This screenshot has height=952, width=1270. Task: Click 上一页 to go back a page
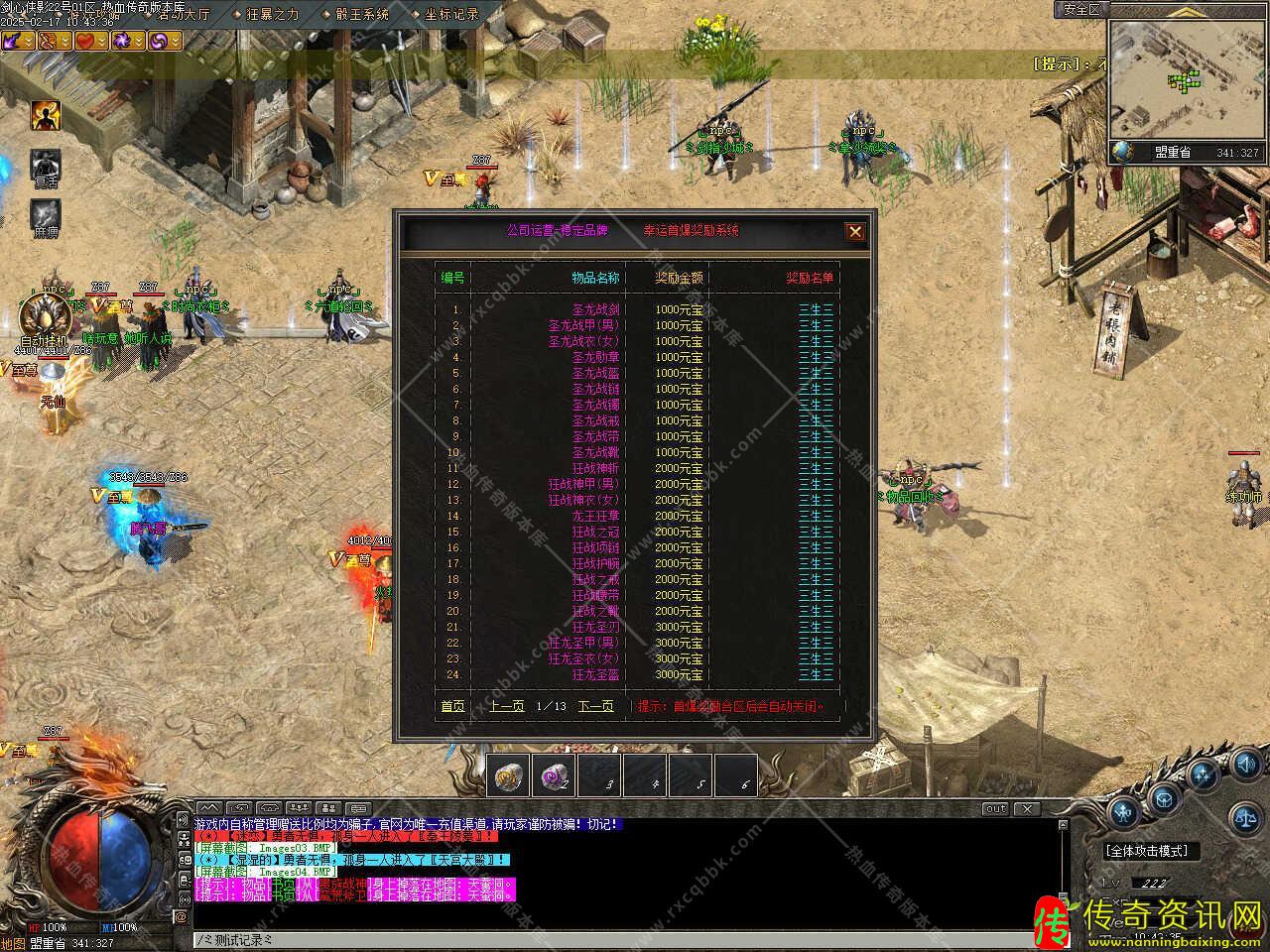(x=507, y=706)
